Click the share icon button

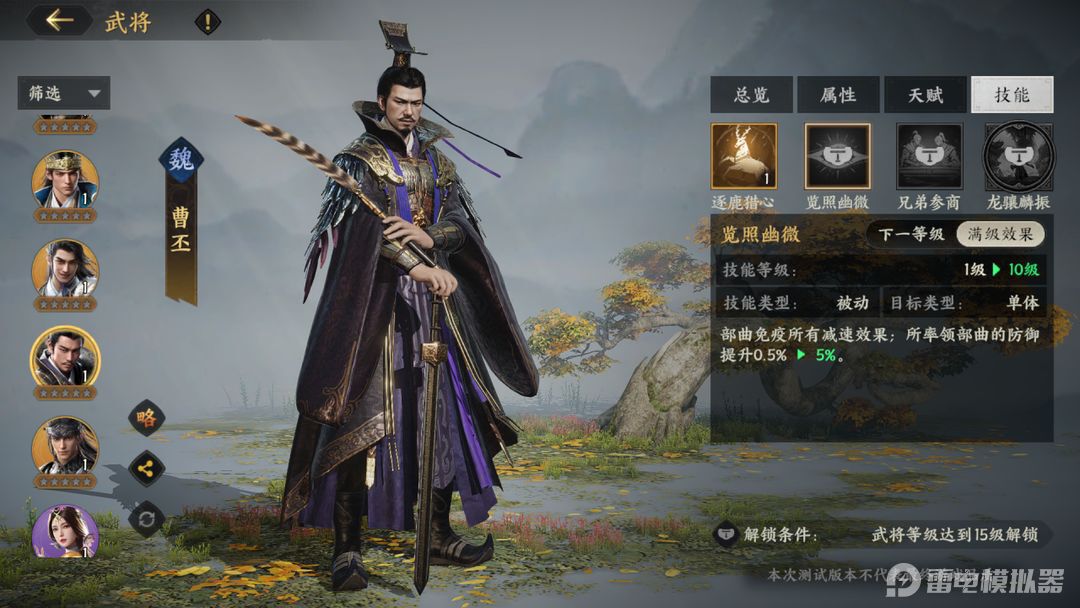(x=147, y=467)
